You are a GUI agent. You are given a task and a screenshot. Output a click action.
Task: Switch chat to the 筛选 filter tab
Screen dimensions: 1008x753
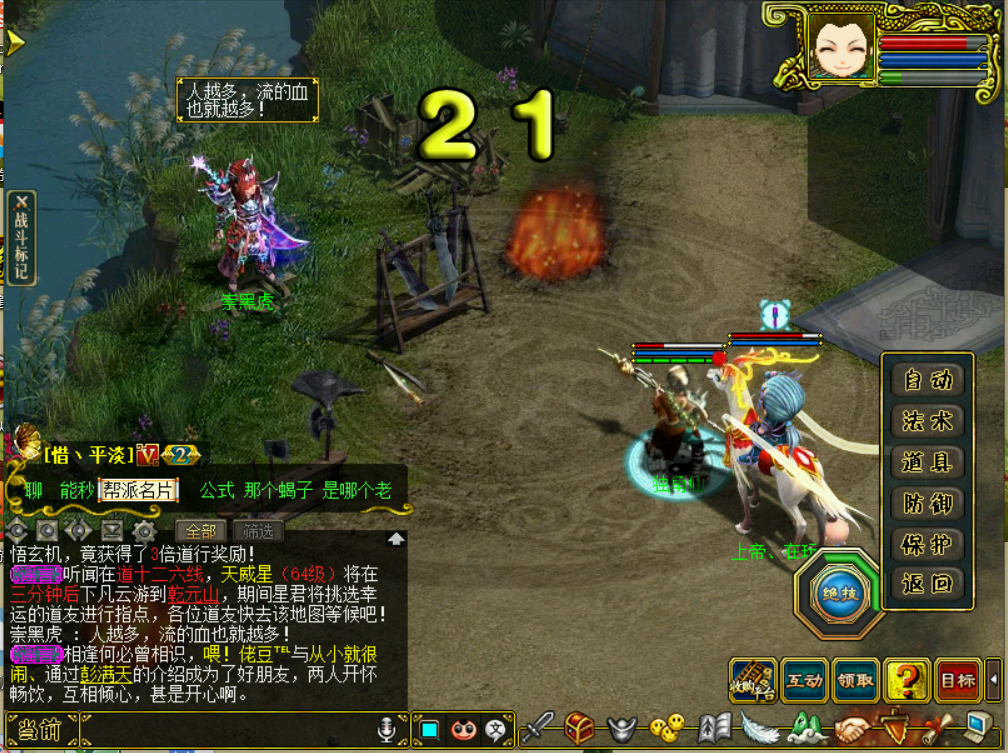point(257,531)
